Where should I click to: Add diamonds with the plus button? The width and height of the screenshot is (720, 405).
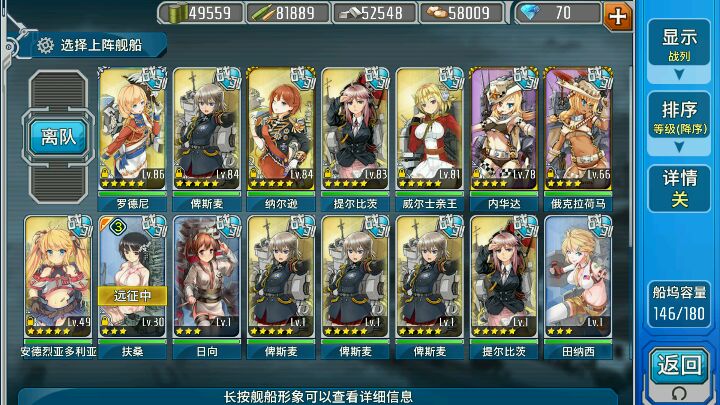(x=619, y=14)
